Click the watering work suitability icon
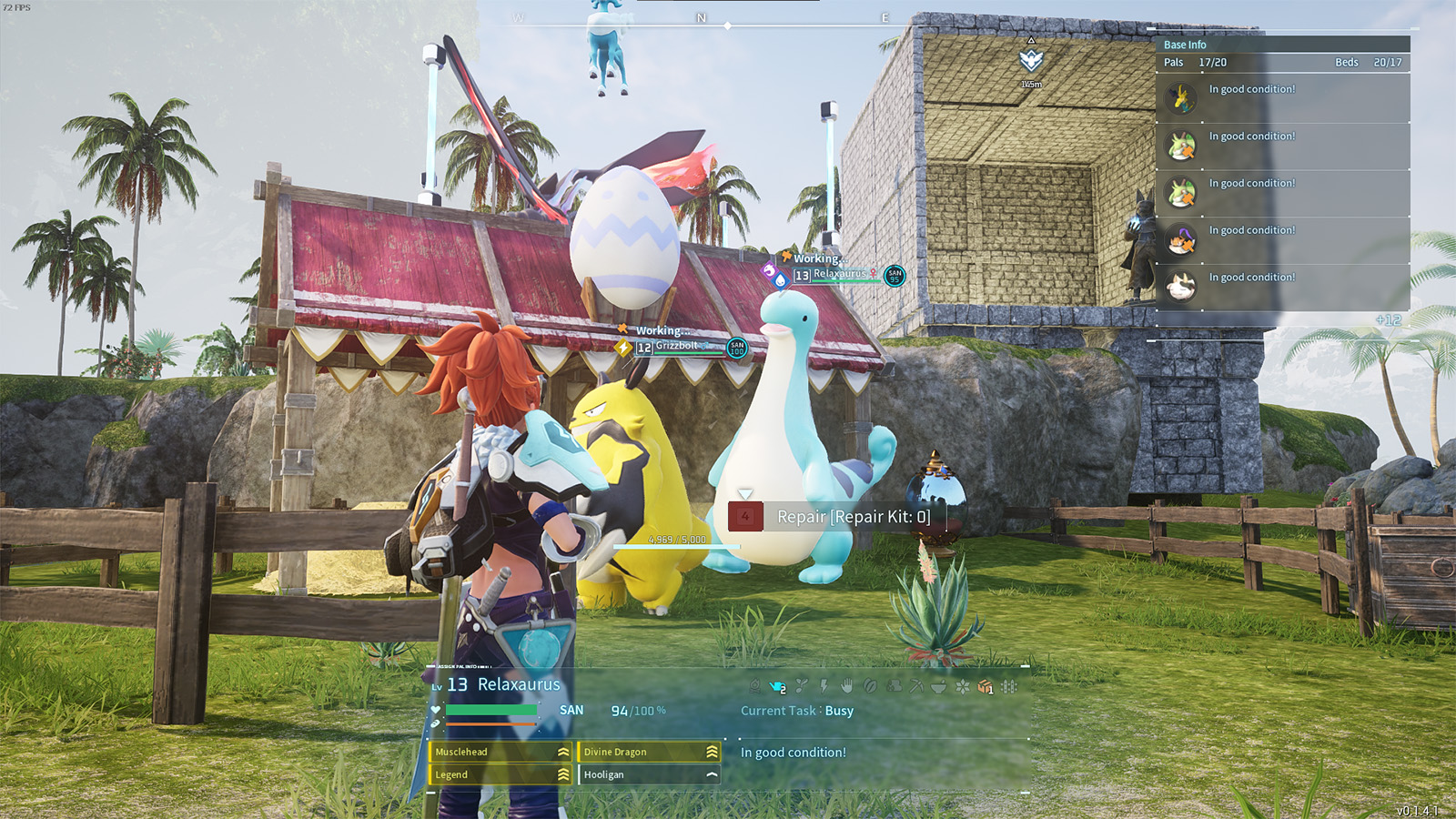This screenshot has height=819, width=1456. pyautogui.click(x=777, y=687)
